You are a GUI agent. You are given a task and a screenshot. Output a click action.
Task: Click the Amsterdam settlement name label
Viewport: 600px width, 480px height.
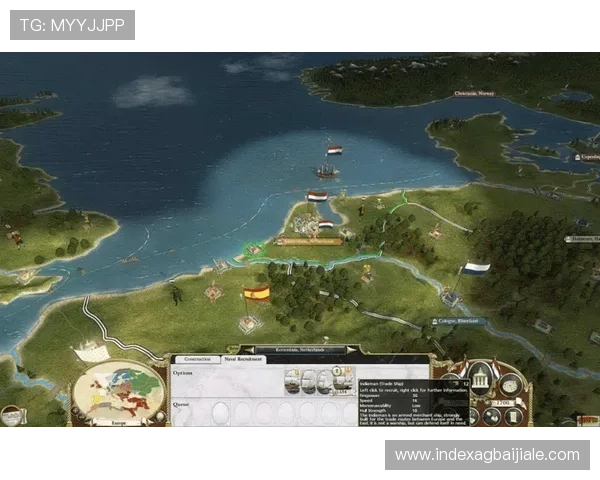pyautogui.click(x=309, y=241)
